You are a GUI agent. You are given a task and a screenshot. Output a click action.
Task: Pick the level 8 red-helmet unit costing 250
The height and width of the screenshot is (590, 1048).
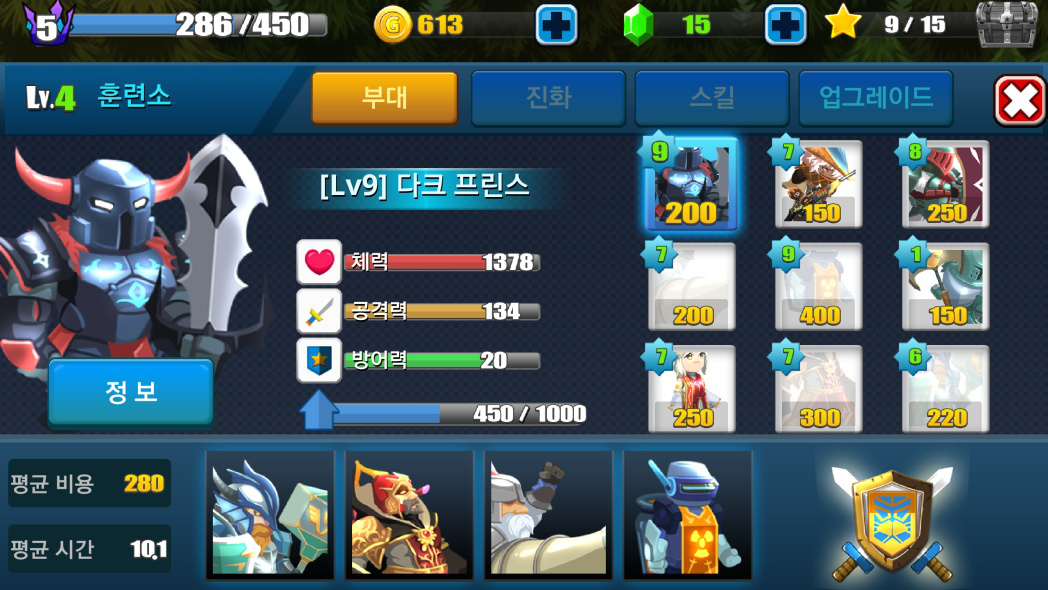pyautogui.click(x=946, y=184)
